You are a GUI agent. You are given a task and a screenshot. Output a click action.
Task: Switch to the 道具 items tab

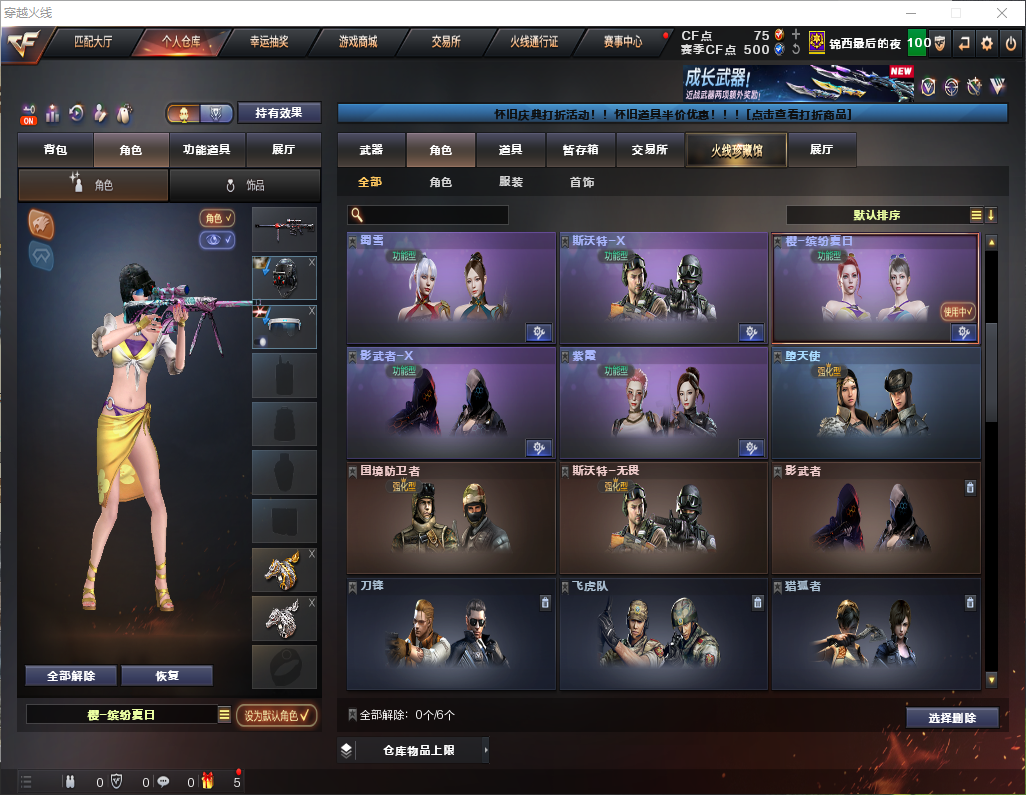(510, 150)
